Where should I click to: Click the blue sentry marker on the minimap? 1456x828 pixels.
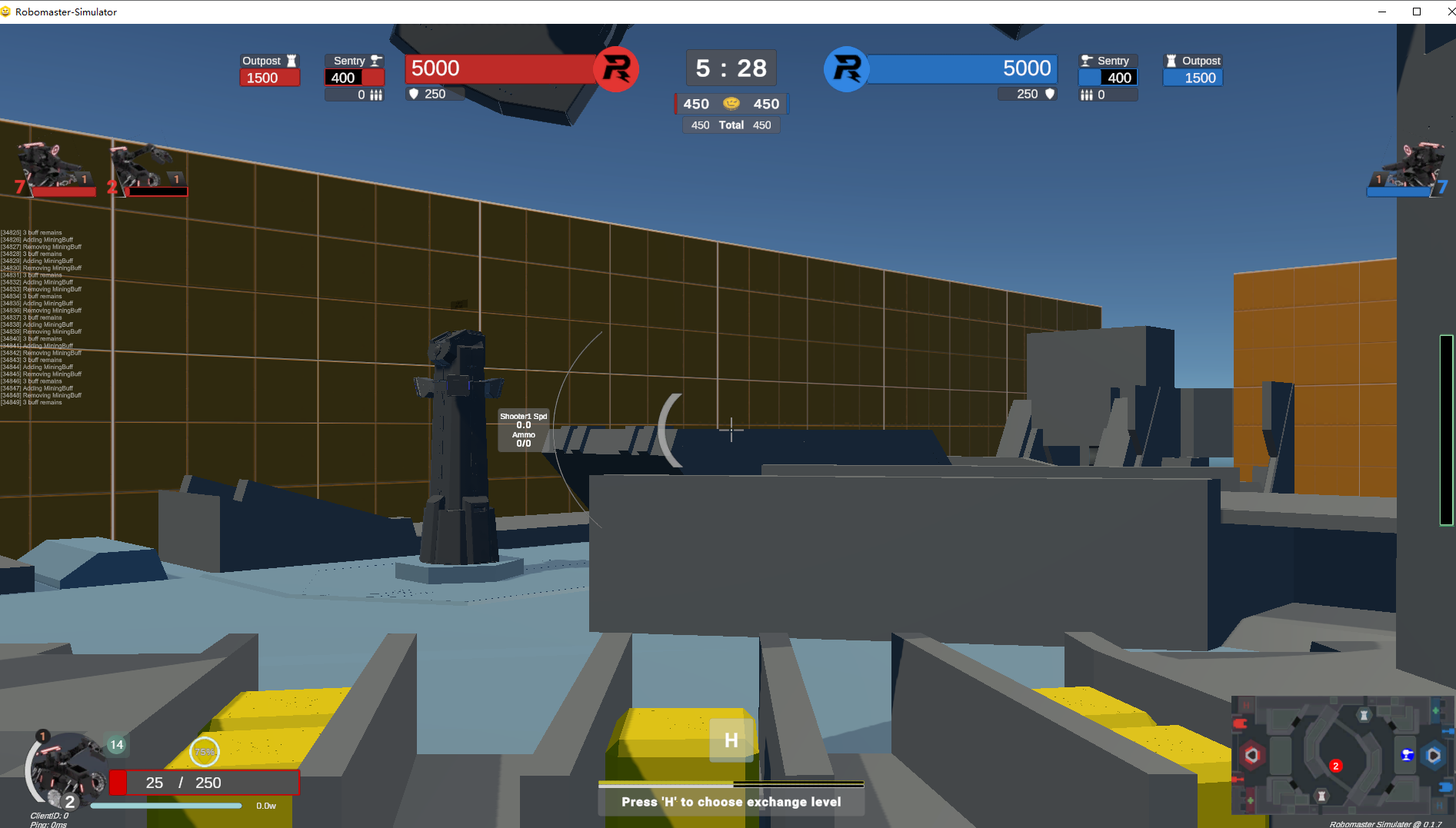click(x=1408, y=756)
